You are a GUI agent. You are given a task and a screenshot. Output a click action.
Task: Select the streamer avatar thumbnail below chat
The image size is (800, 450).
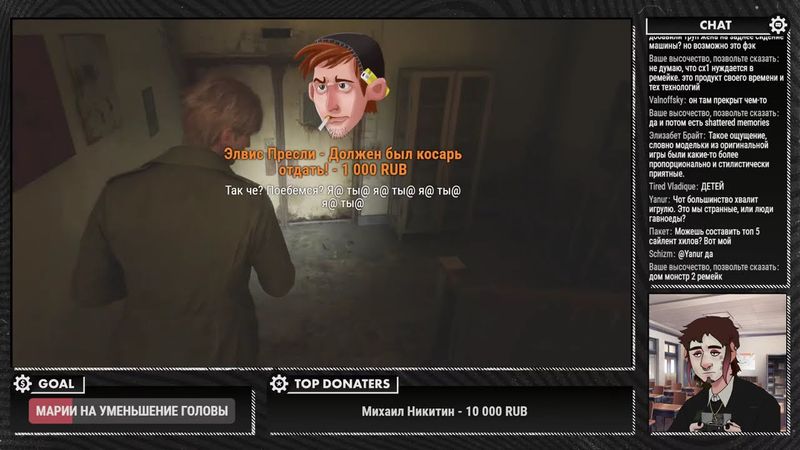pyautogui.click(x=718, y=364)
